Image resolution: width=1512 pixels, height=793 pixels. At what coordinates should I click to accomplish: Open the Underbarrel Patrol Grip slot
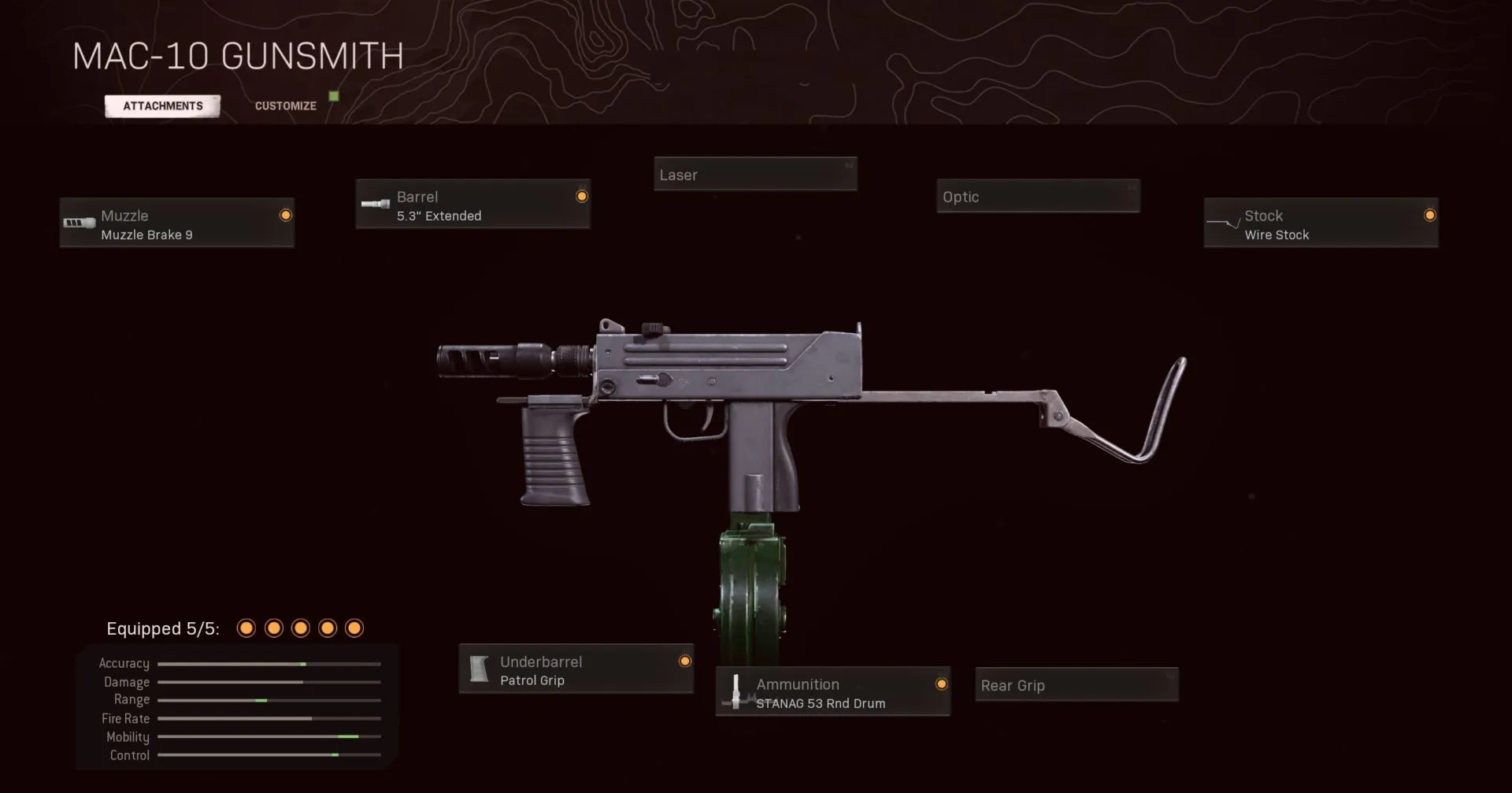click(x=576, y=670)
